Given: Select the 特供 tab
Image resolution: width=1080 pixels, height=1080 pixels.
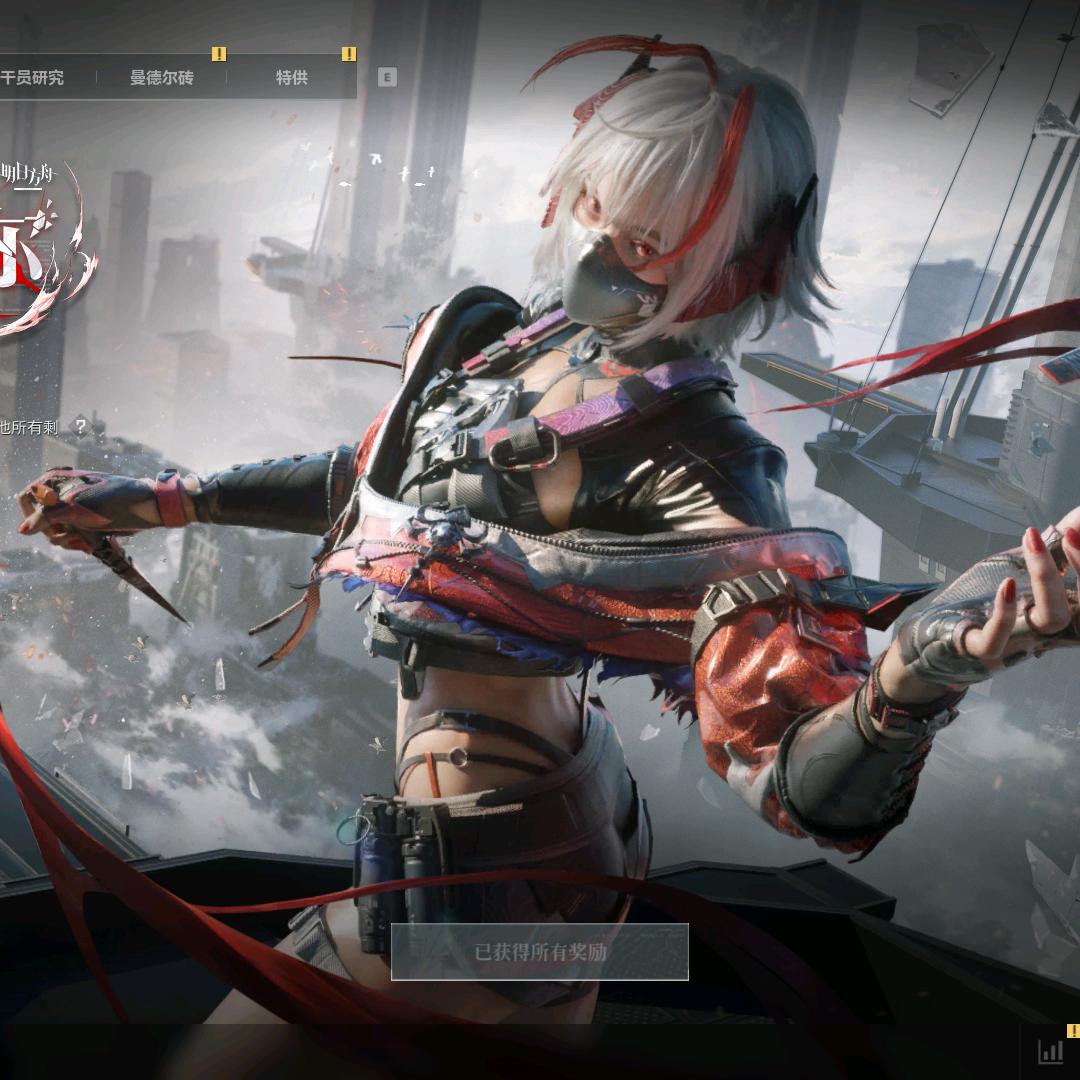Looking at the screenshot, I should 291,77.
